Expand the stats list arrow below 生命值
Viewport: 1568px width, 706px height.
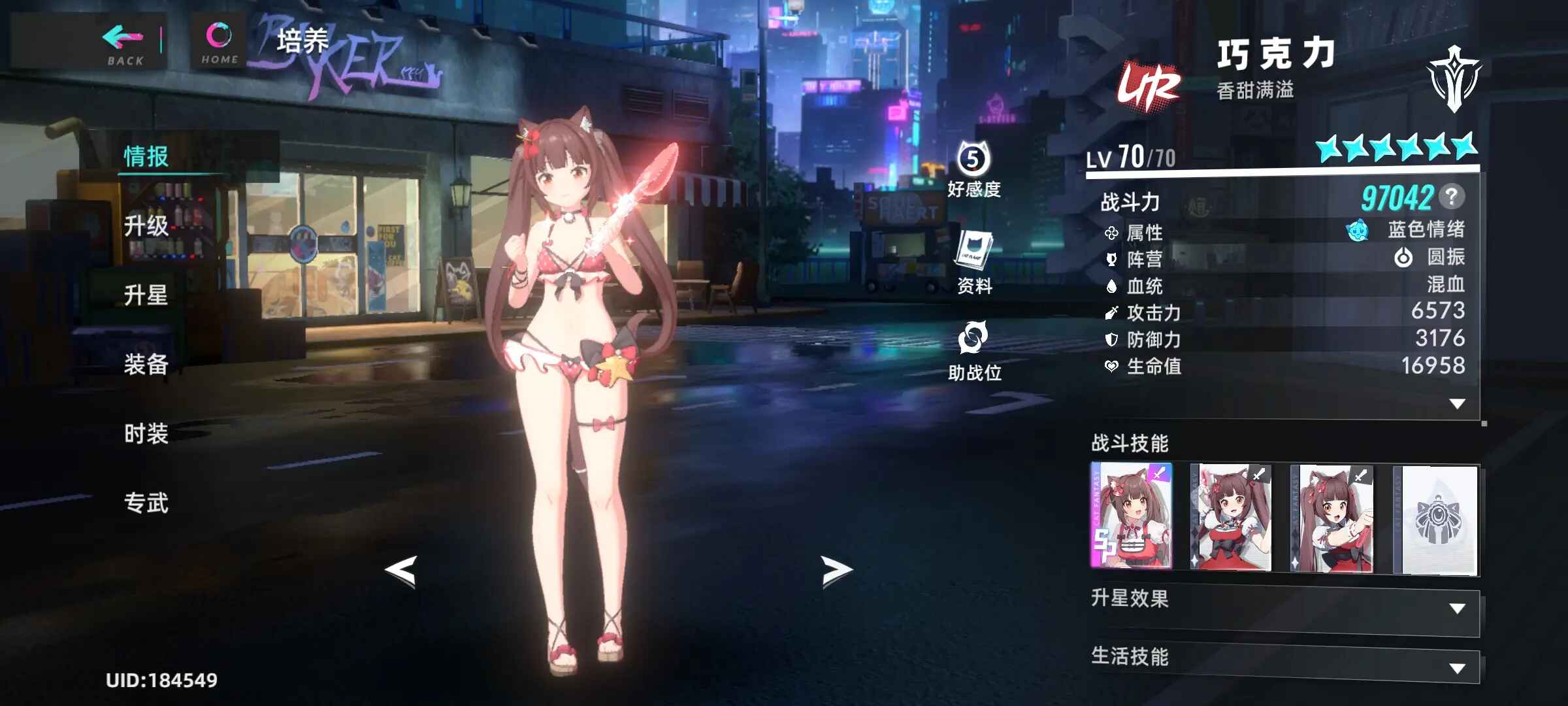pos(1456,404)
